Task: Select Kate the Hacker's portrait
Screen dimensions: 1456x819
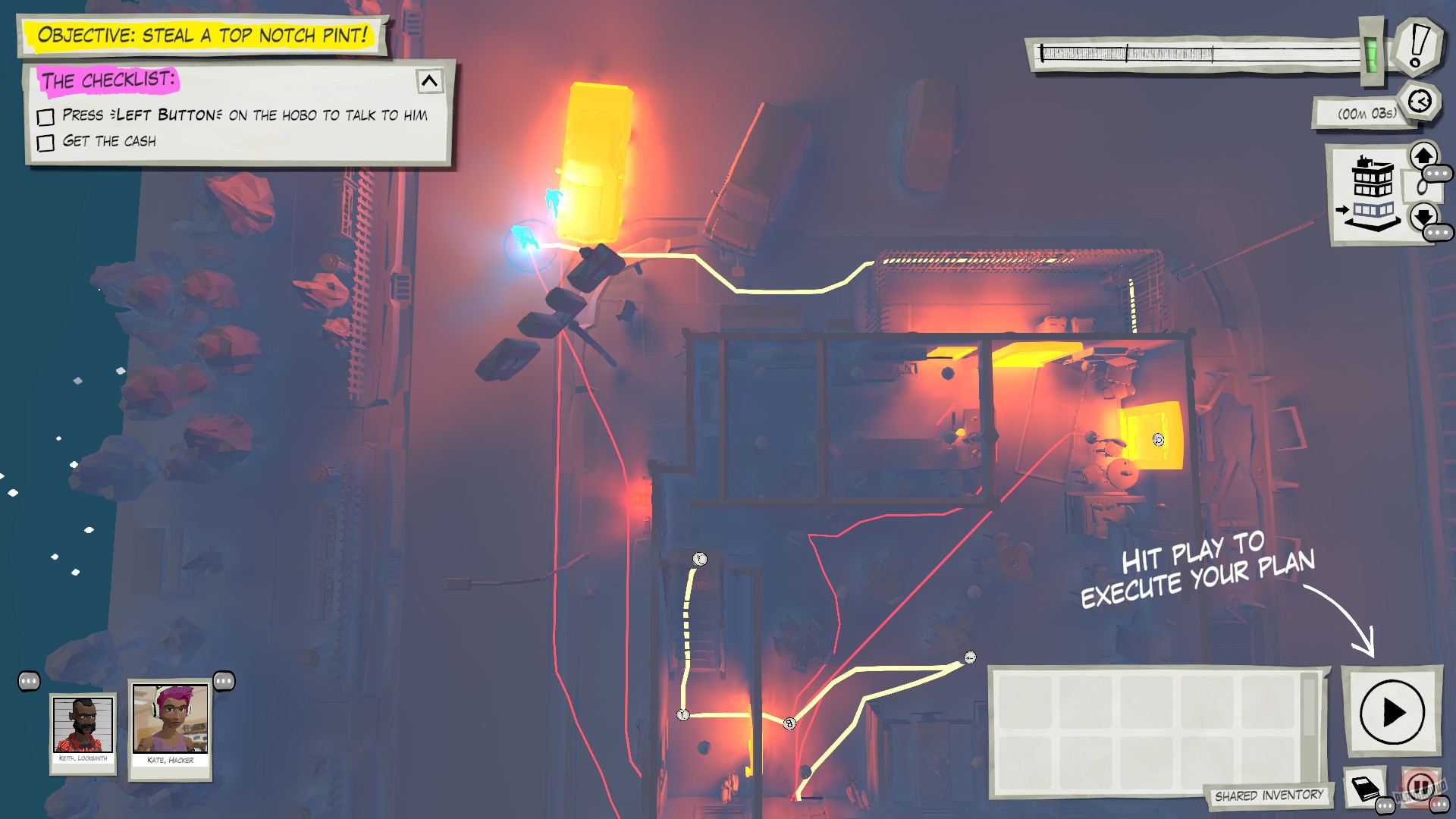Action: (x=168, y=728)
